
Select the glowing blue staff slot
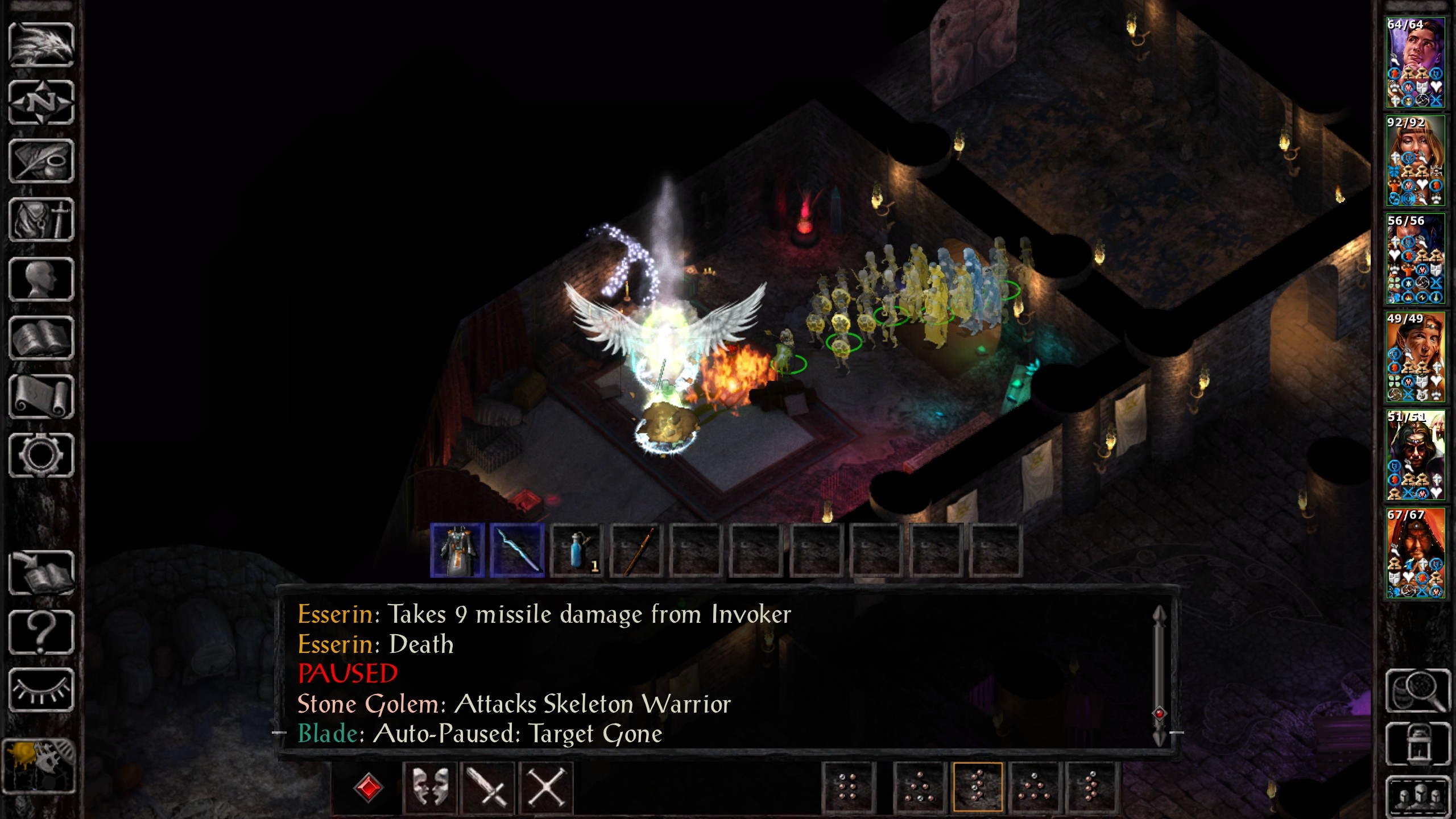pyautogui.click(x=517, y=551)
